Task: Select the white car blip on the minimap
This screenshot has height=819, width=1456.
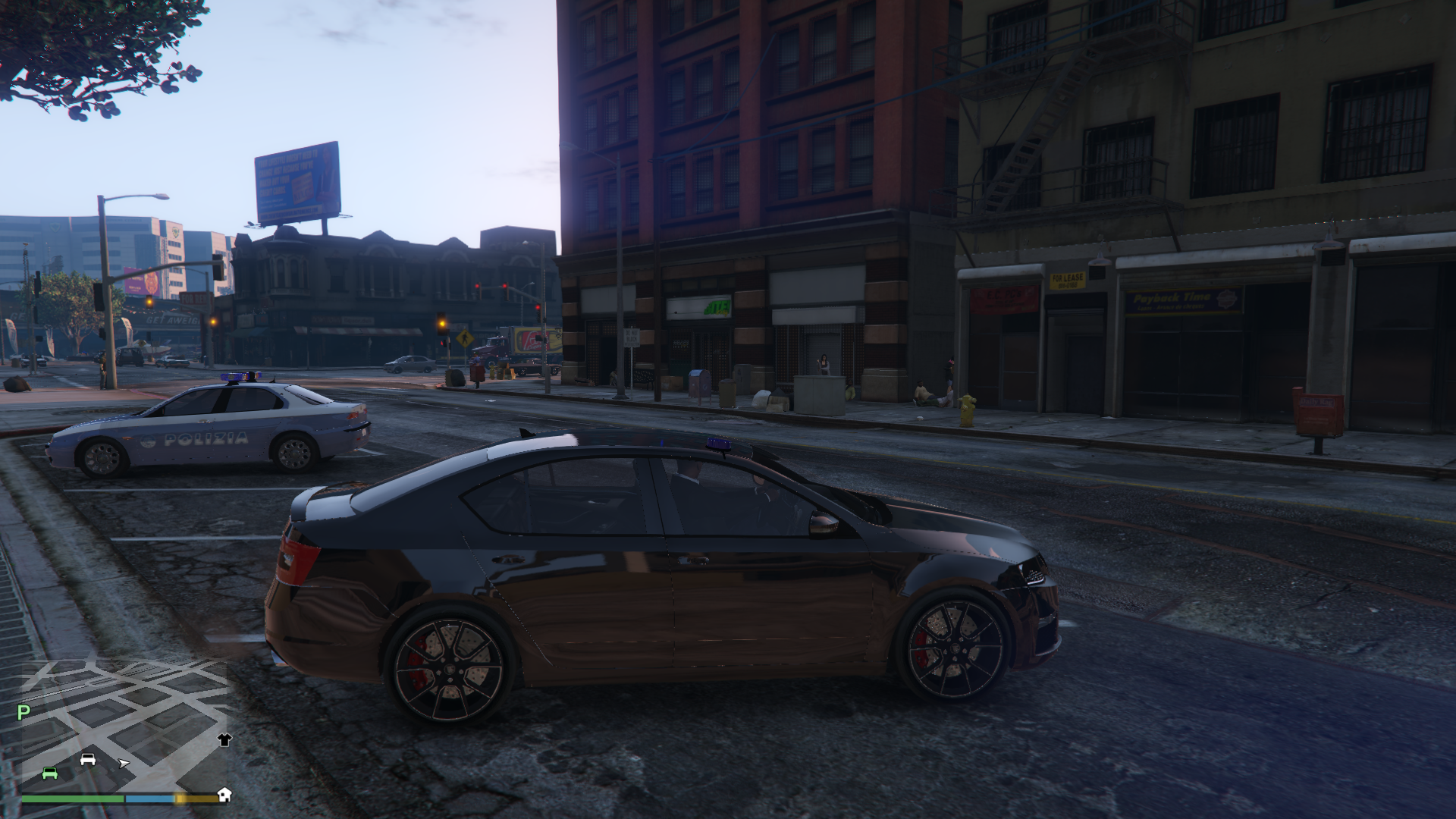Action: (88, 759)
